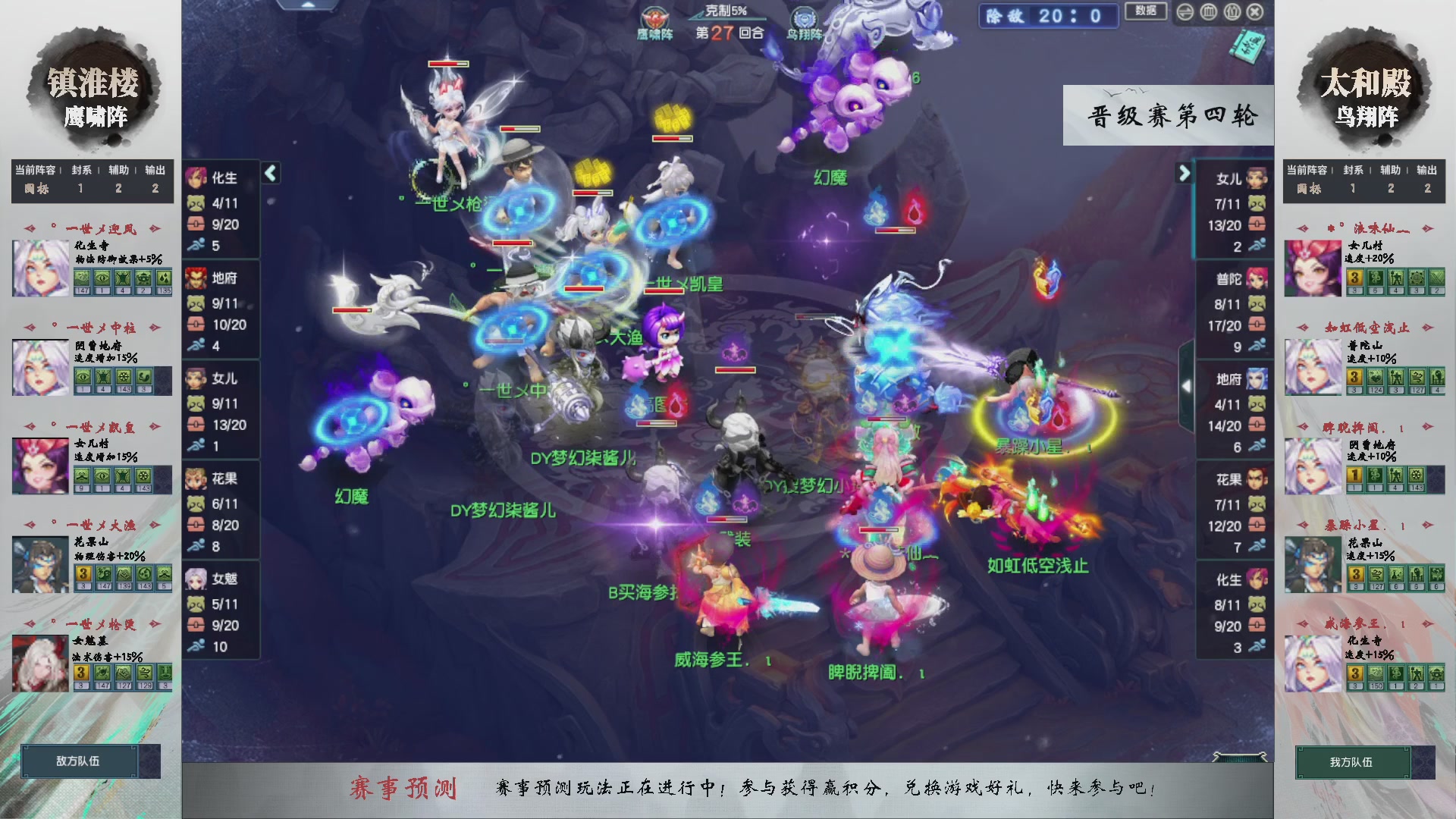1456x819 pixels.
Task: Click the 数据 button
Action: (1146, 12)
